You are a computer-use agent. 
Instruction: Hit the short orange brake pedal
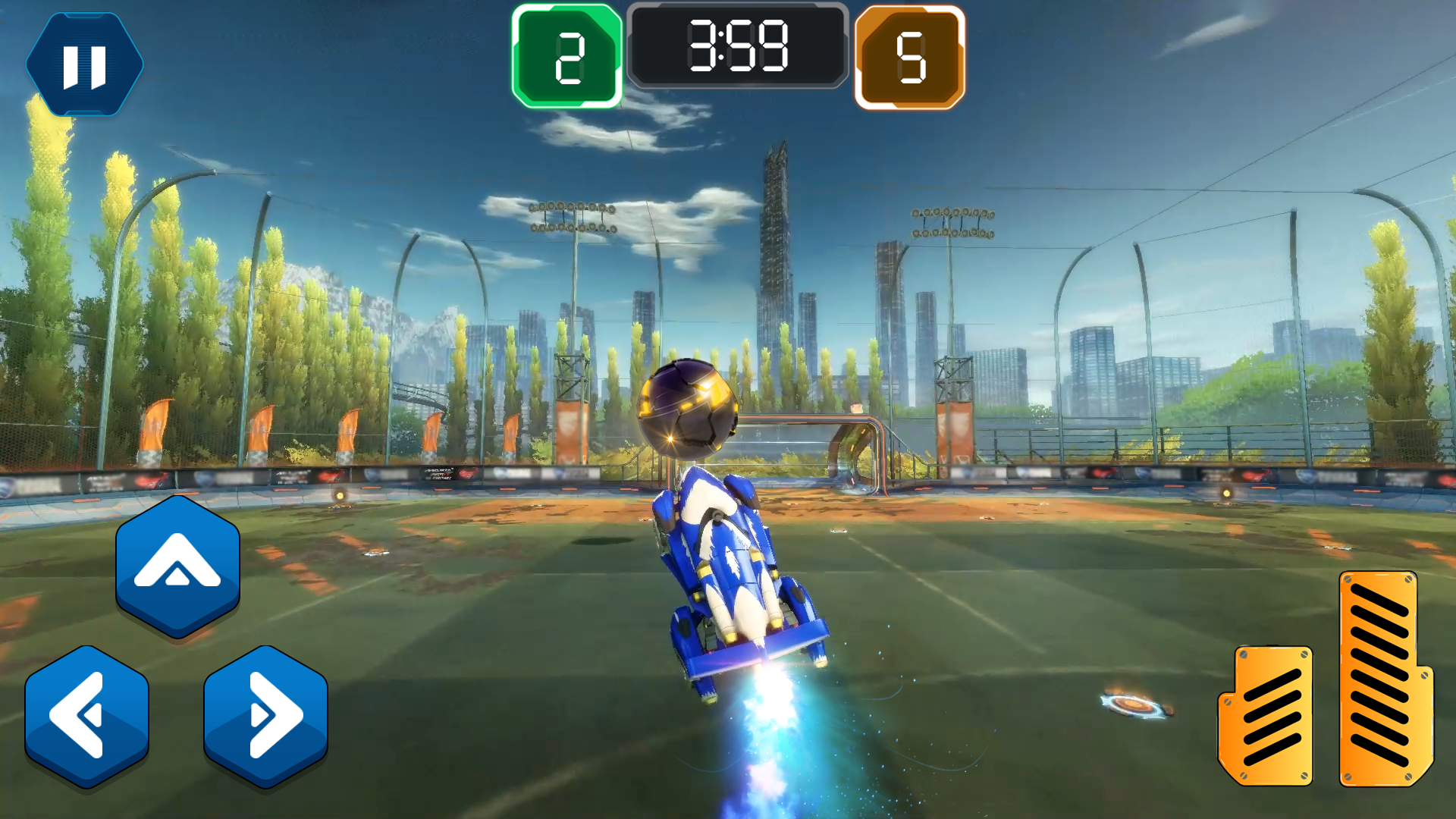[1268, 716]
